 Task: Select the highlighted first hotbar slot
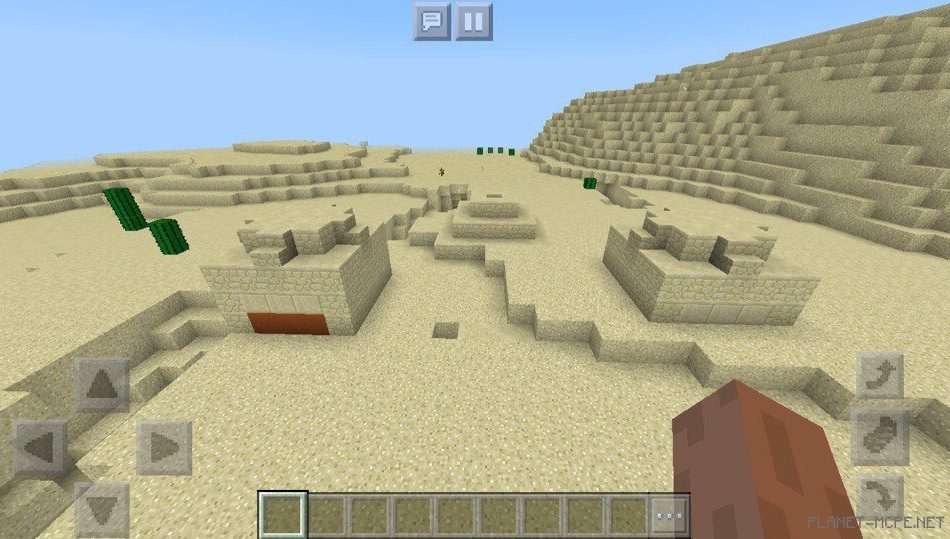click(282, 516)
